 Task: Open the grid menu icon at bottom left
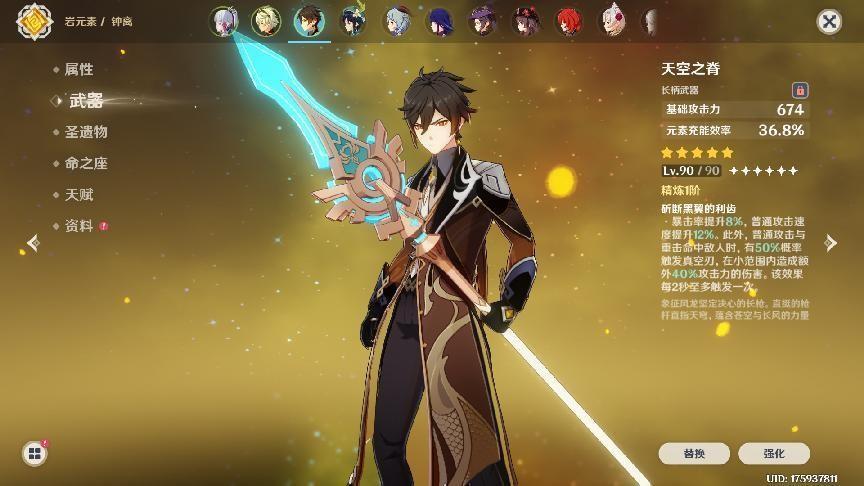(x=35, y=454)
